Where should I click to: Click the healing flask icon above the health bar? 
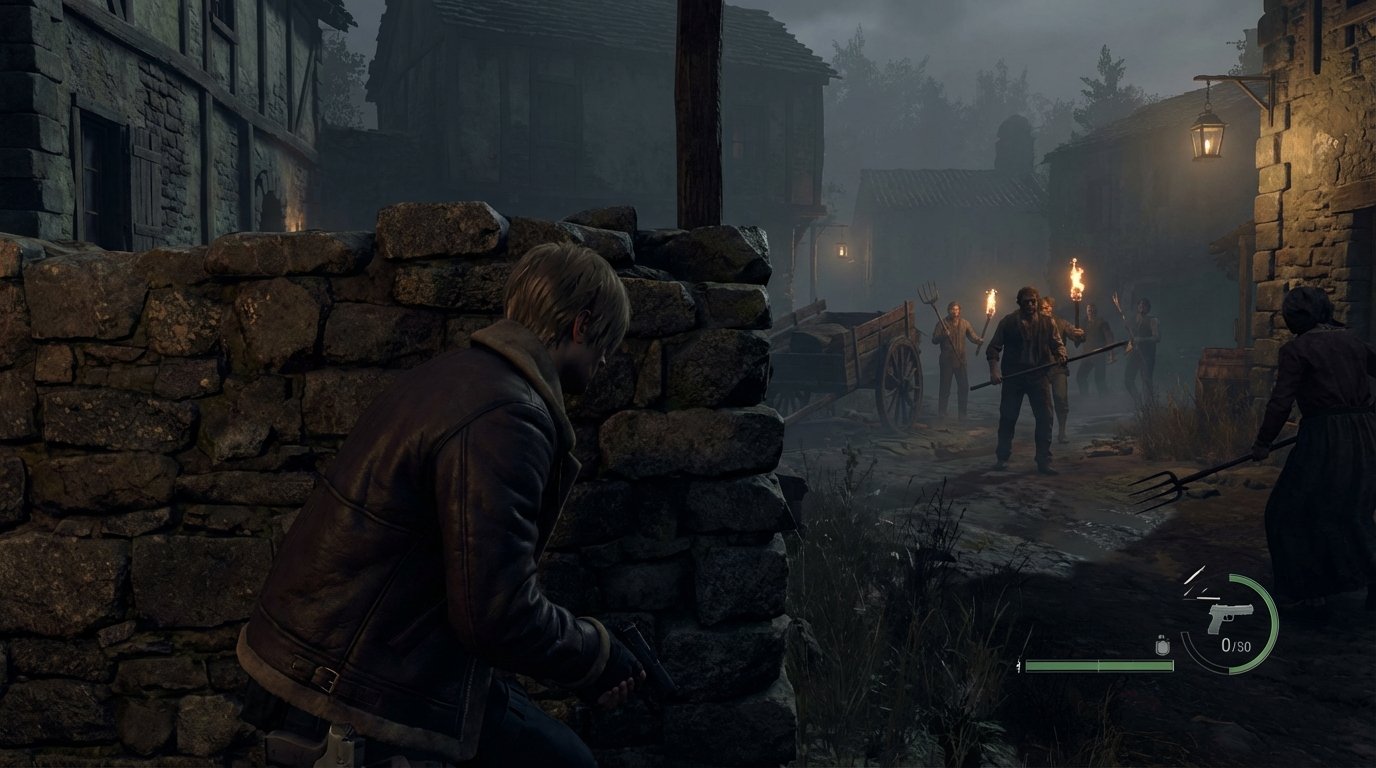coord(1163,646)
